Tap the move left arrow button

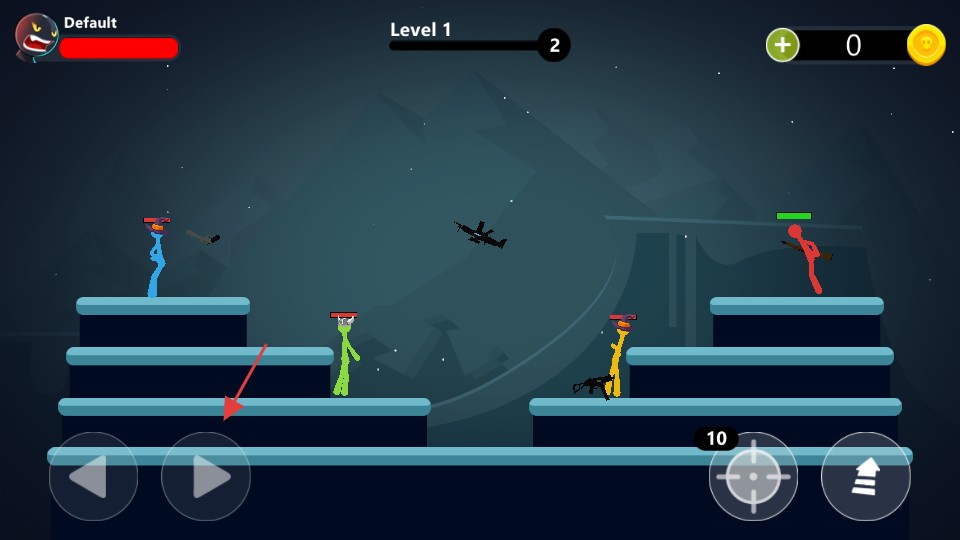[x=93, y=477]
